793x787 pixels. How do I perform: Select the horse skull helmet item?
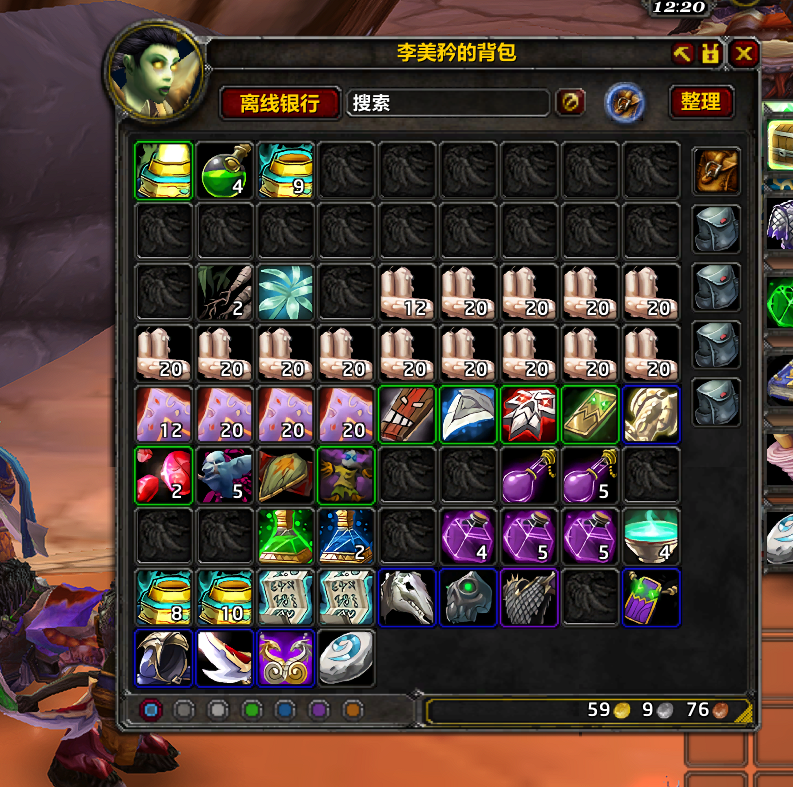point(408,598)
